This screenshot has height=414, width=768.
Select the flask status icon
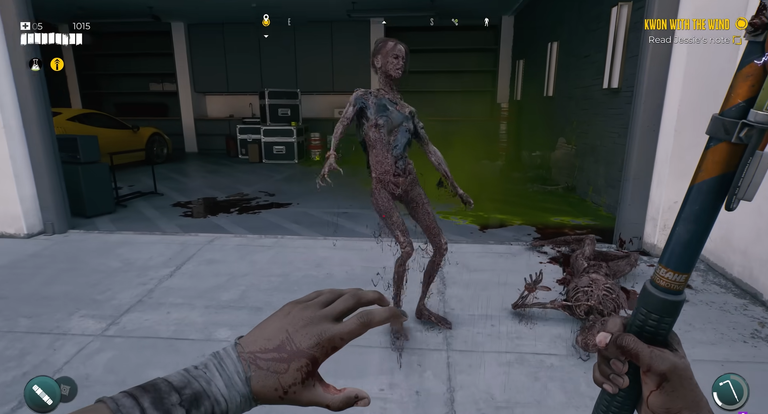point(35,64)
